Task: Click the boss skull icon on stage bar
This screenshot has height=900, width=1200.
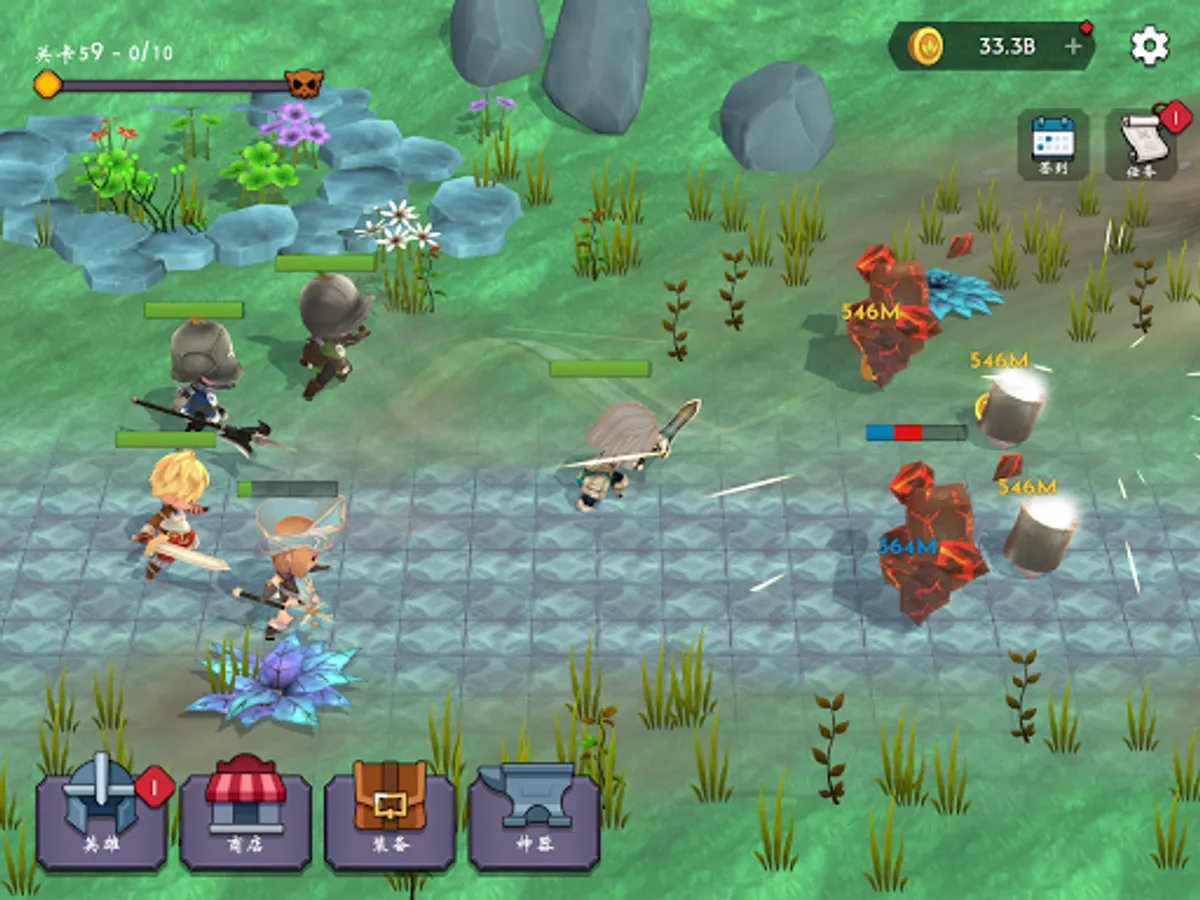Action: coord(303,84)
